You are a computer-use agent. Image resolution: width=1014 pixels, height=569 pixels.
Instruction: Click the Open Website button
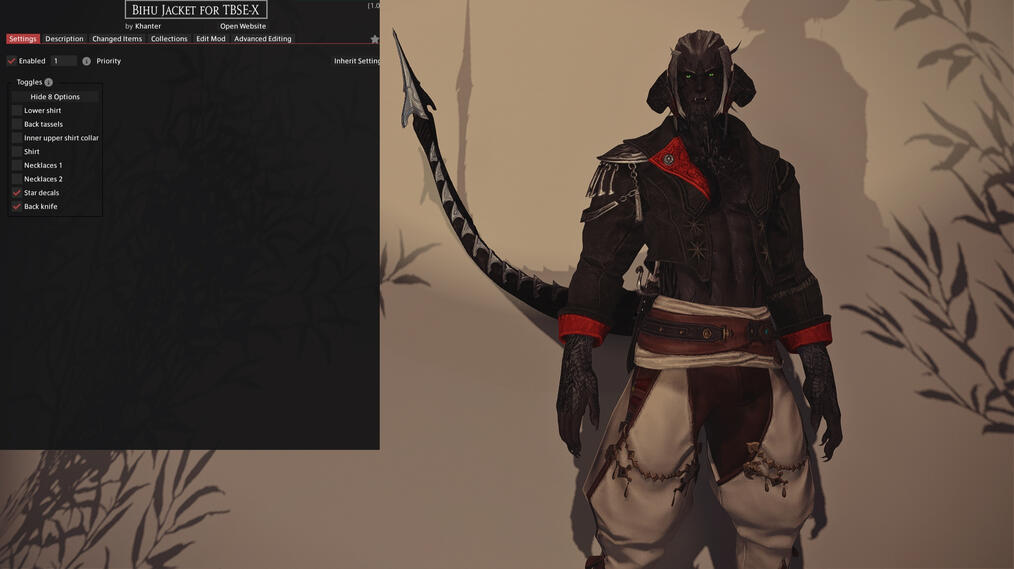click(243, 26)
